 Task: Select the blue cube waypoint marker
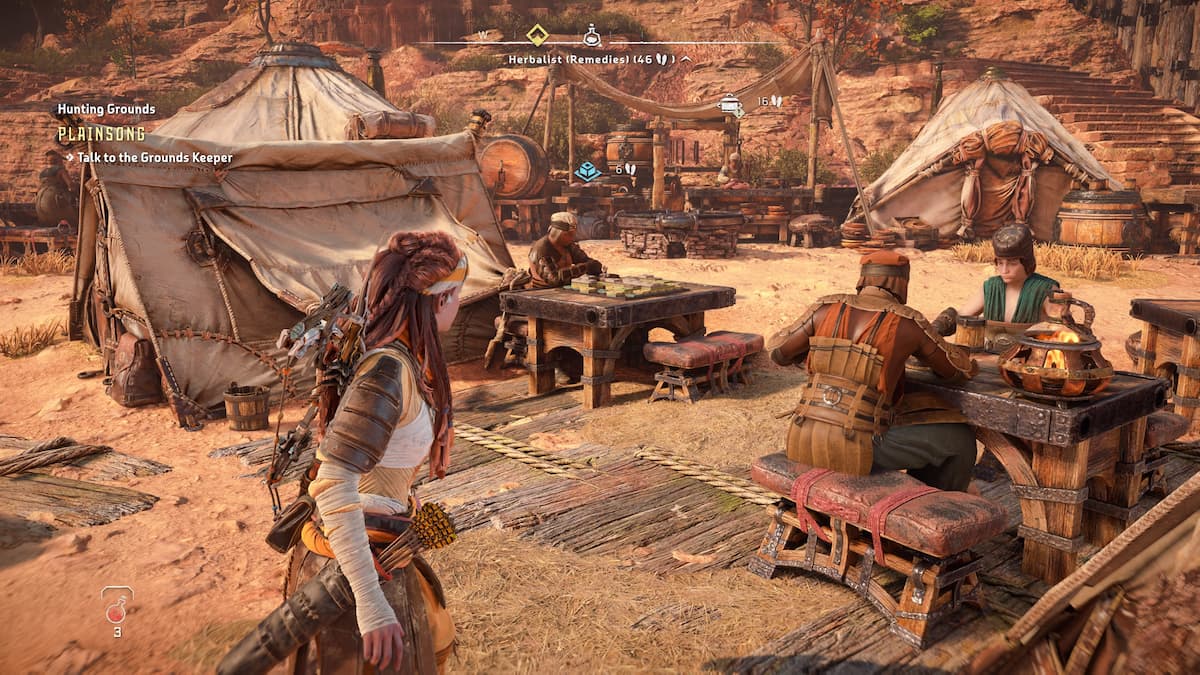click(x=588, y=170)
